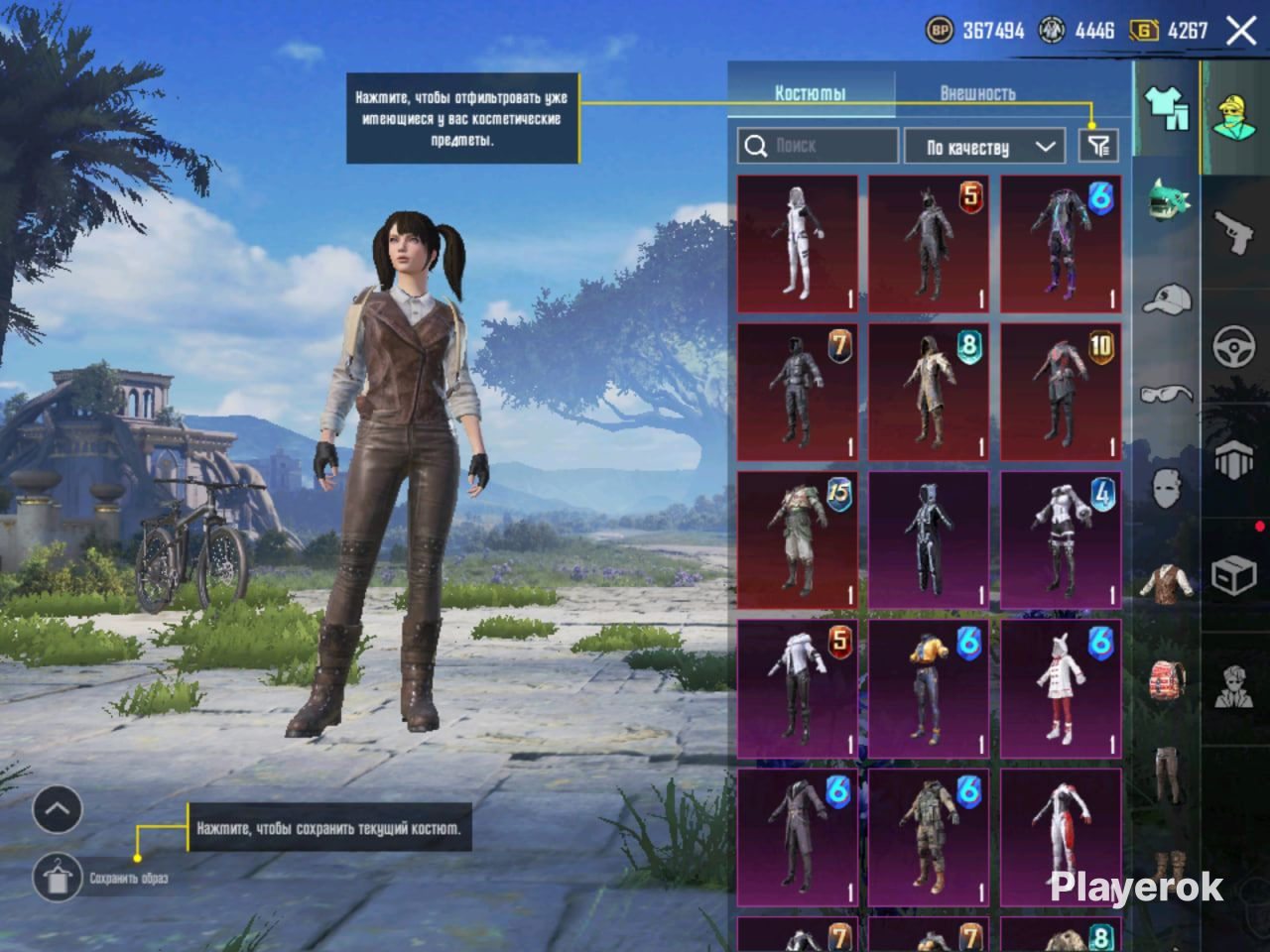The width and height of the screenshot is (1270, 952).
Task: Open the steering wheel vehicles section
Action: coord(1235,347)
